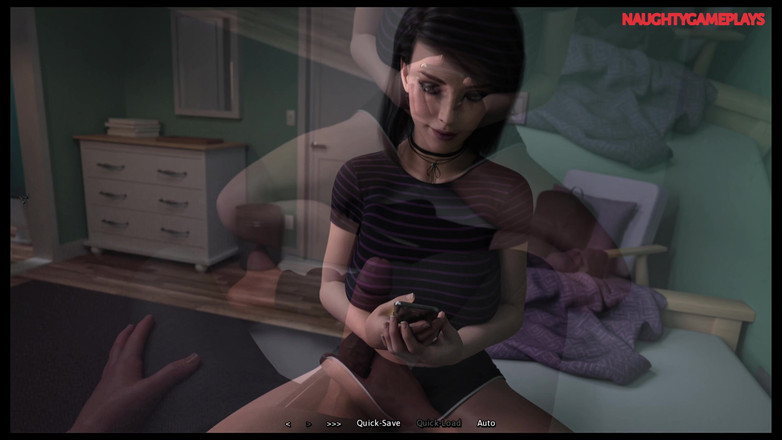Advance with the single right arrow button
The width and height of the screenshot is (782, 440).
tap(309, 424)
